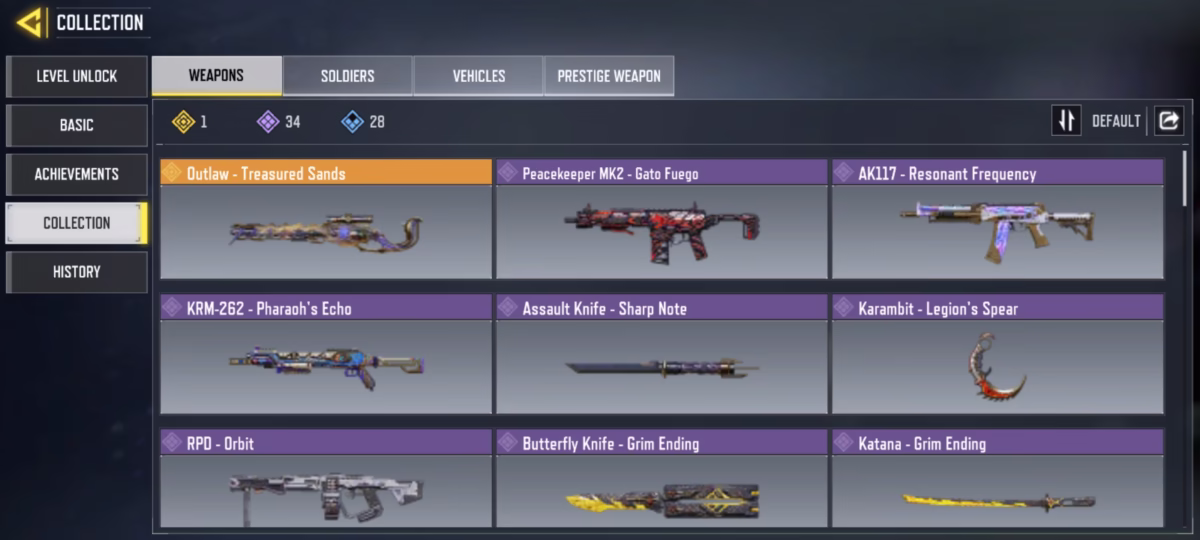
Task: Select the Collection menu entry
Action: (77, 223)
